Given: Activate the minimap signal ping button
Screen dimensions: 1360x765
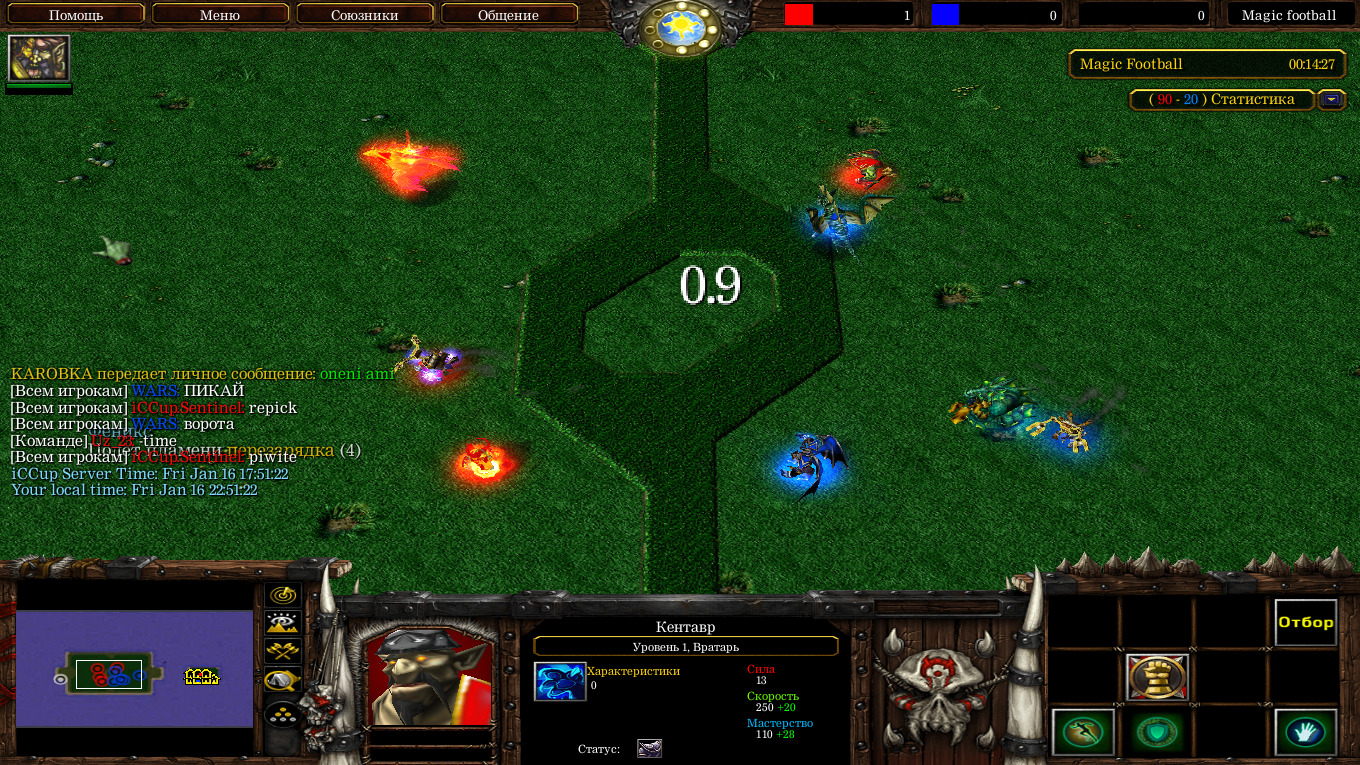Looking at the screenshot, I should pos(283,596).
